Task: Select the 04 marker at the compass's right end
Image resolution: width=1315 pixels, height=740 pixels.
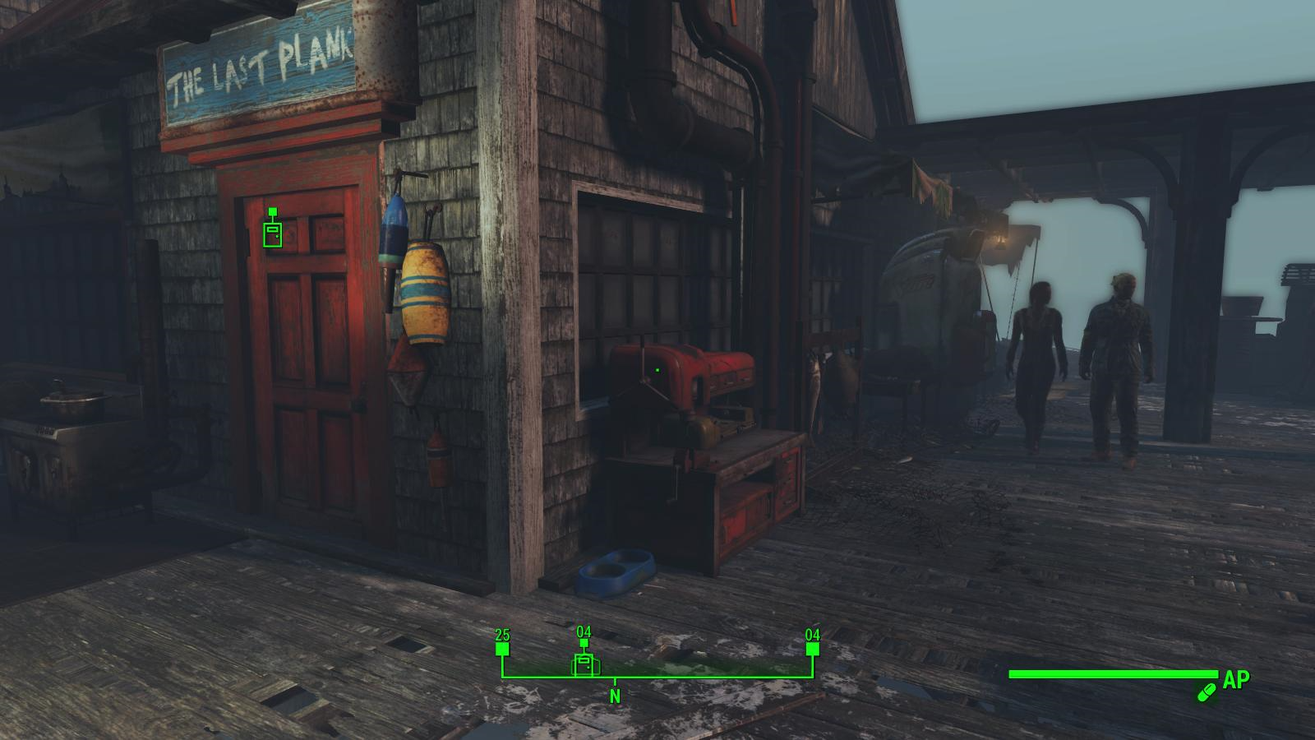Action: pyautogui.click(x=812, y=648)
